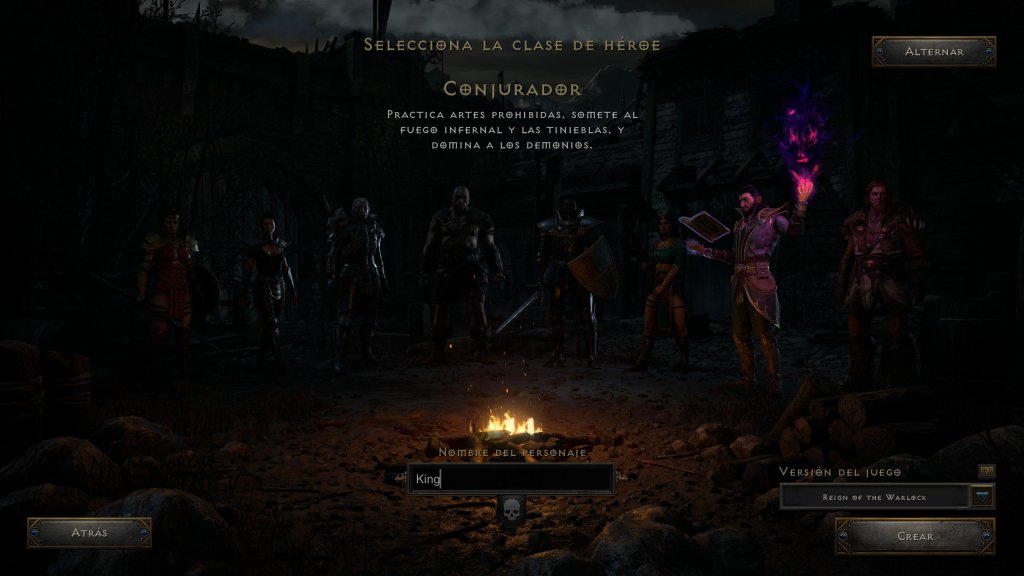Click the Alternar button

point(934,52)
